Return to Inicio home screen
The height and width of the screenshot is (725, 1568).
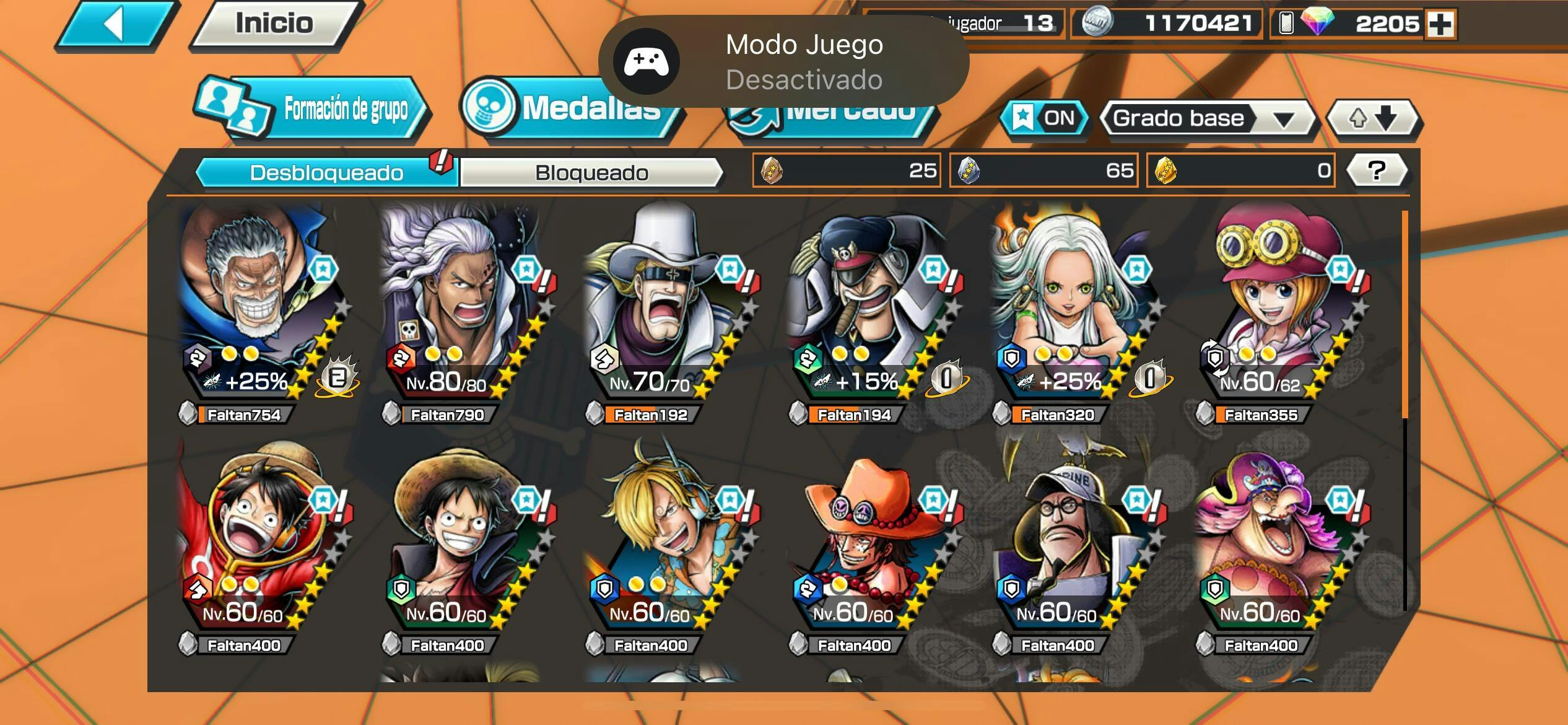point(274,24)
